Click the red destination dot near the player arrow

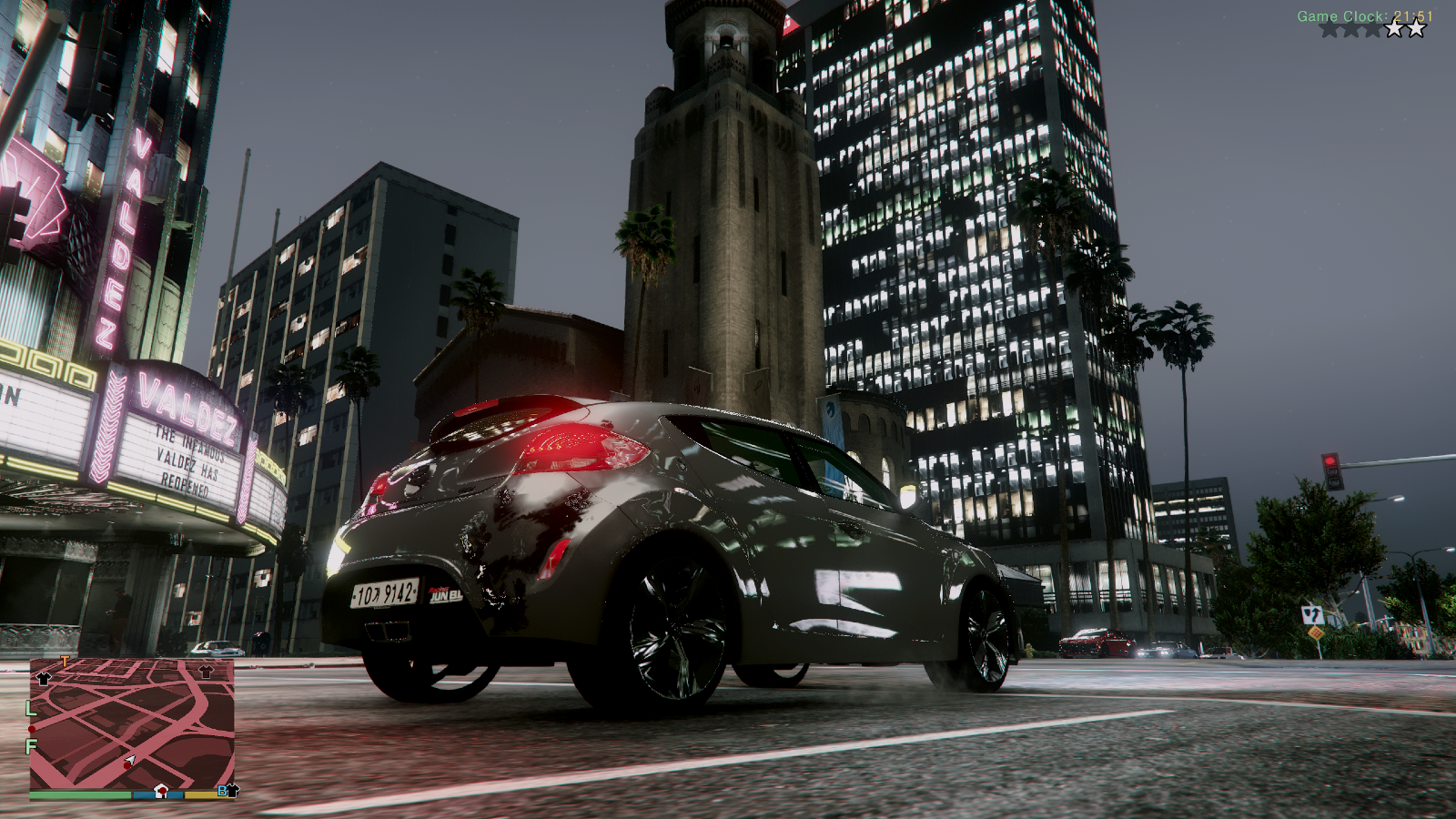(126, 766)
